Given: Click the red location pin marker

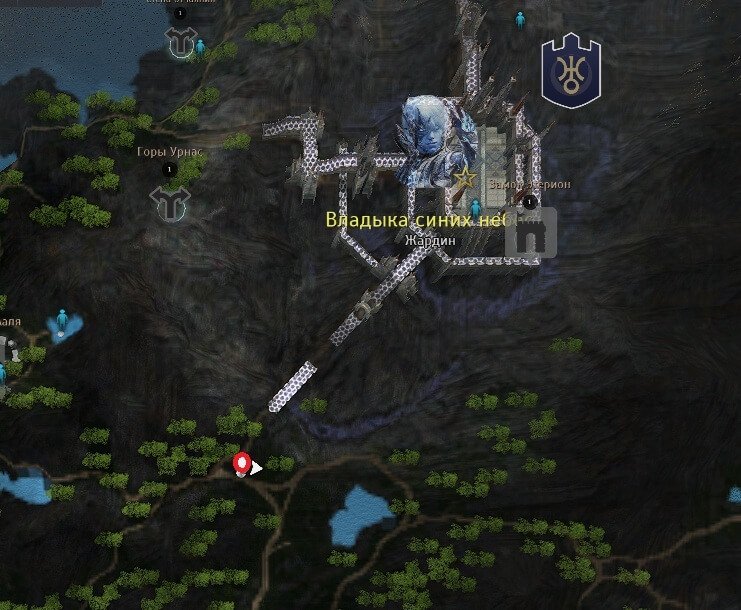Looking at the screenshot, I should pyautogui.click(x=240, y=465).
